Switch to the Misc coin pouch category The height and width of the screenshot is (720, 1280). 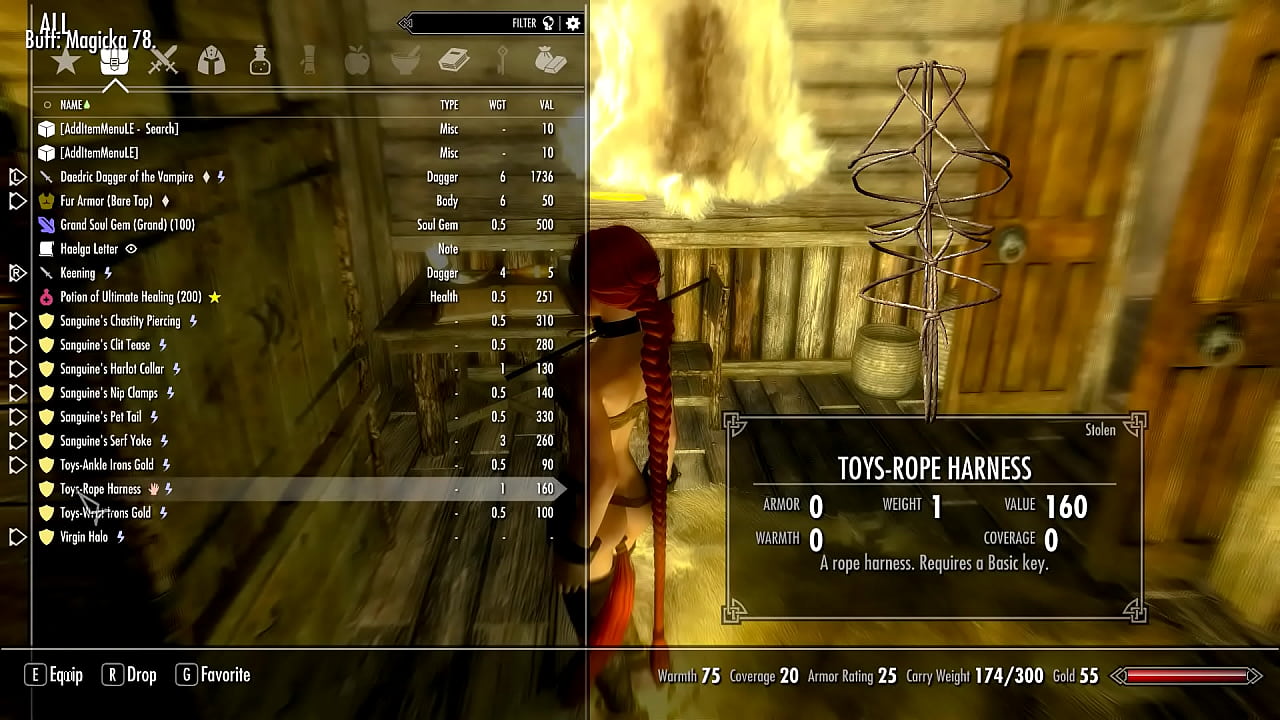[550, 62]
